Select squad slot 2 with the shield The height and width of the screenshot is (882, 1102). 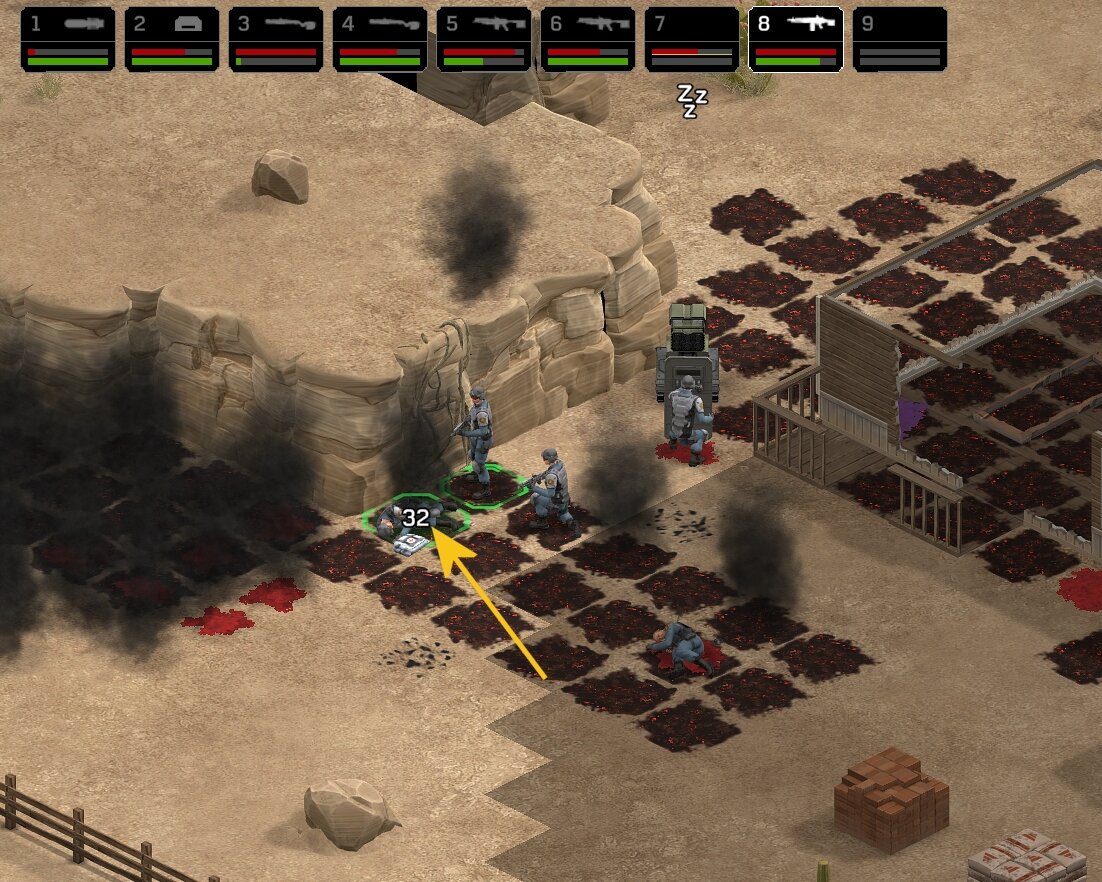point(172,40)
